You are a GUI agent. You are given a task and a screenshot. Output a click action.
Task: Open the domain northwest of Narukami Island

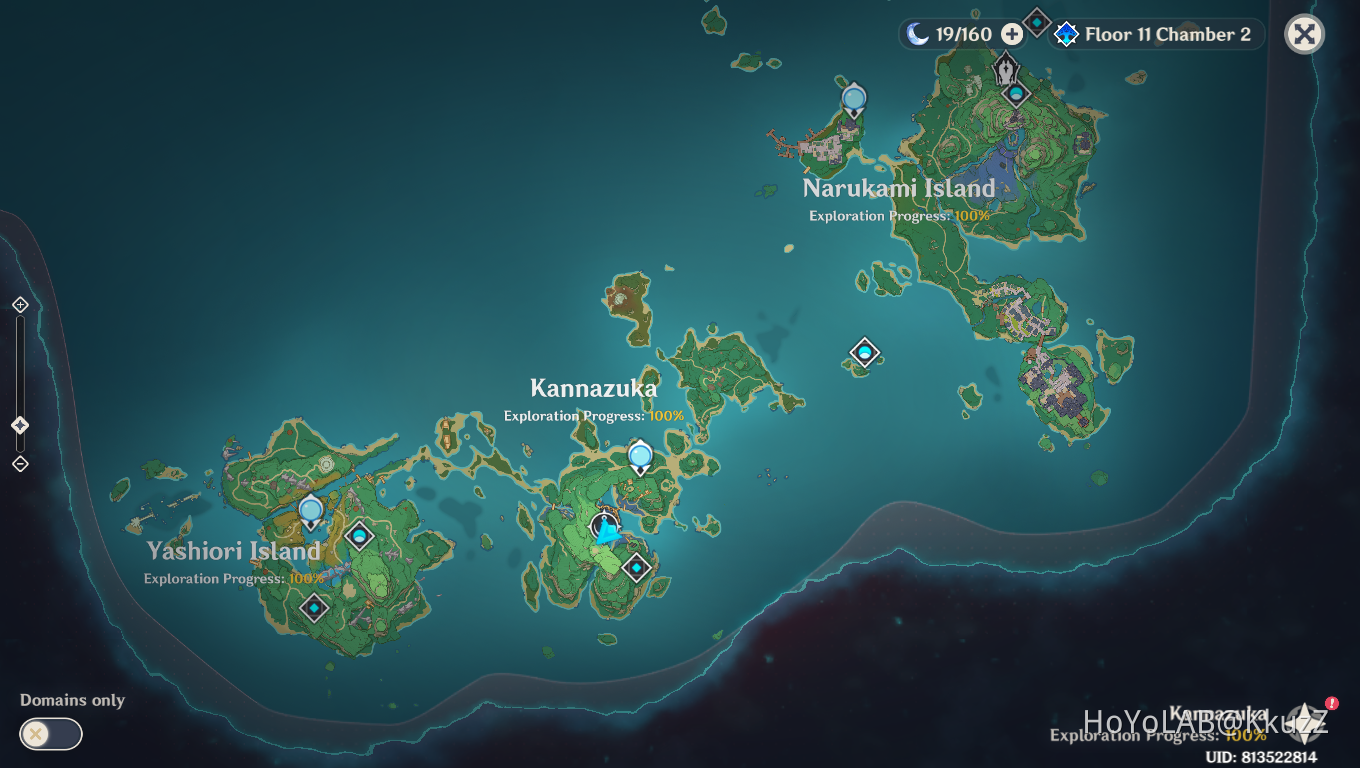pyautogui.click(x=853, y=100)
